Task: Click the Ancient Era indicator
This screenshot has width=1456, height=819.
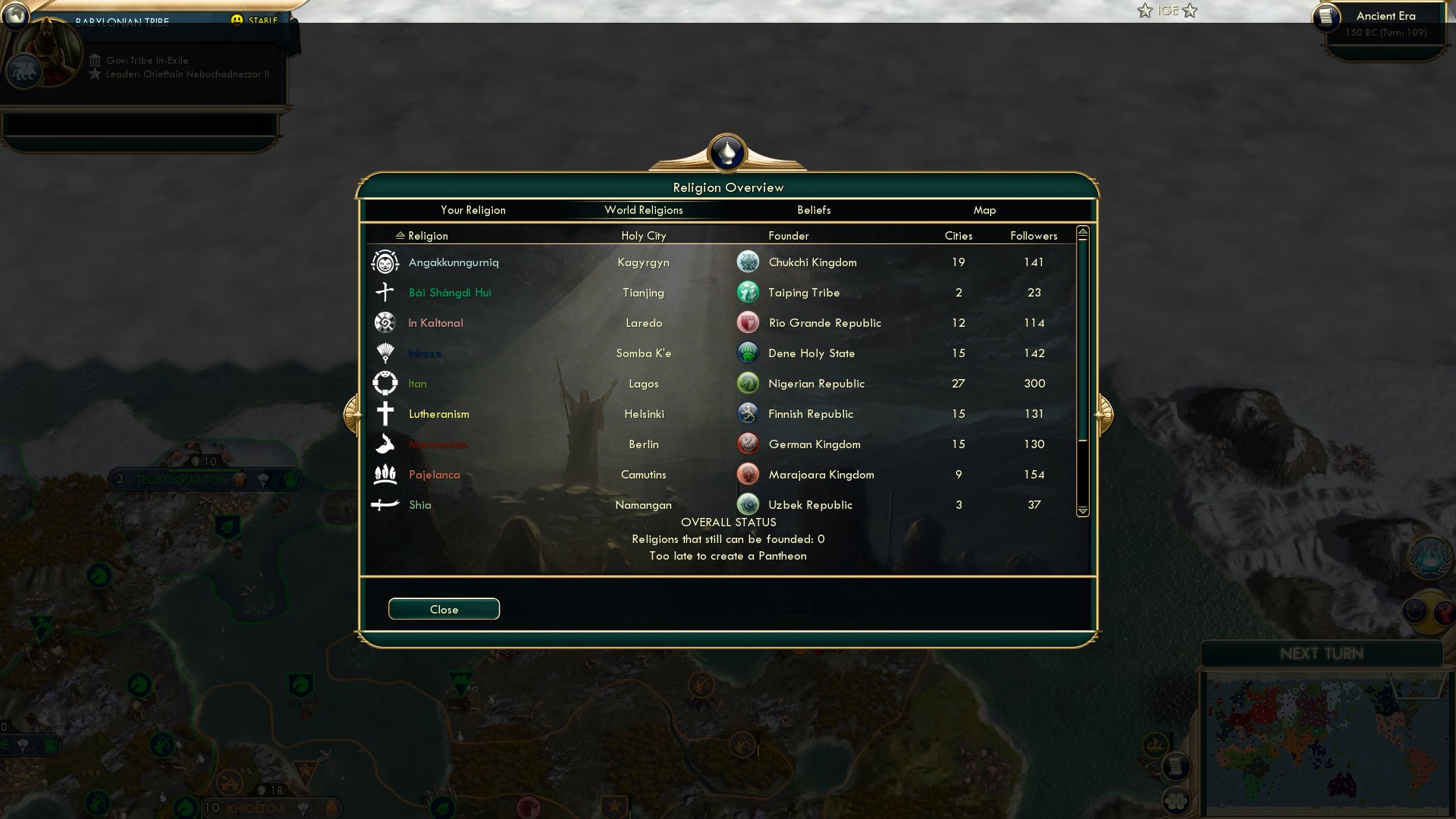Action: [1385, 16]
